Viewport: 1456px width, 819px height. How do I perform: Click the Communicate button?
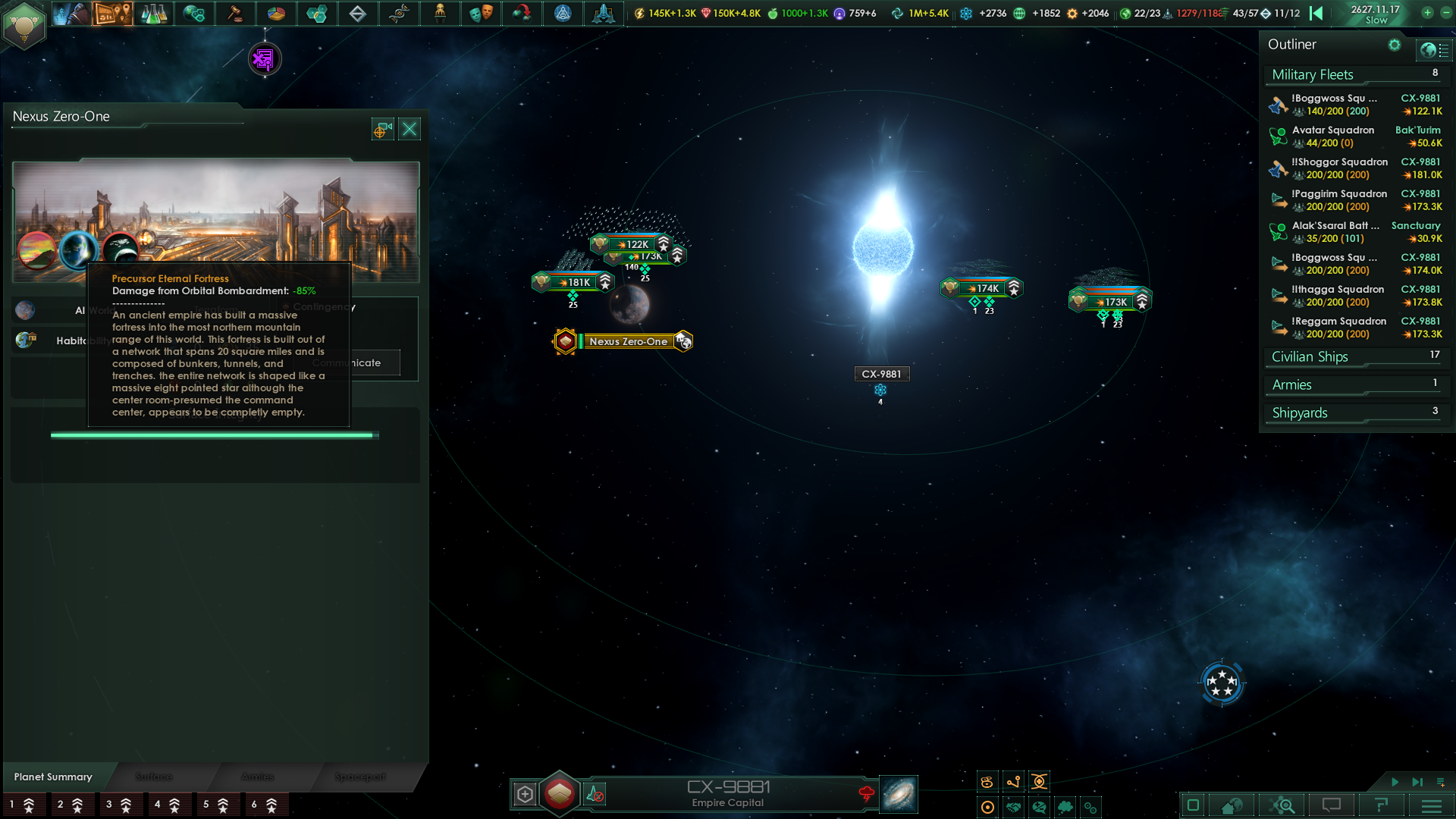point(346,362)
